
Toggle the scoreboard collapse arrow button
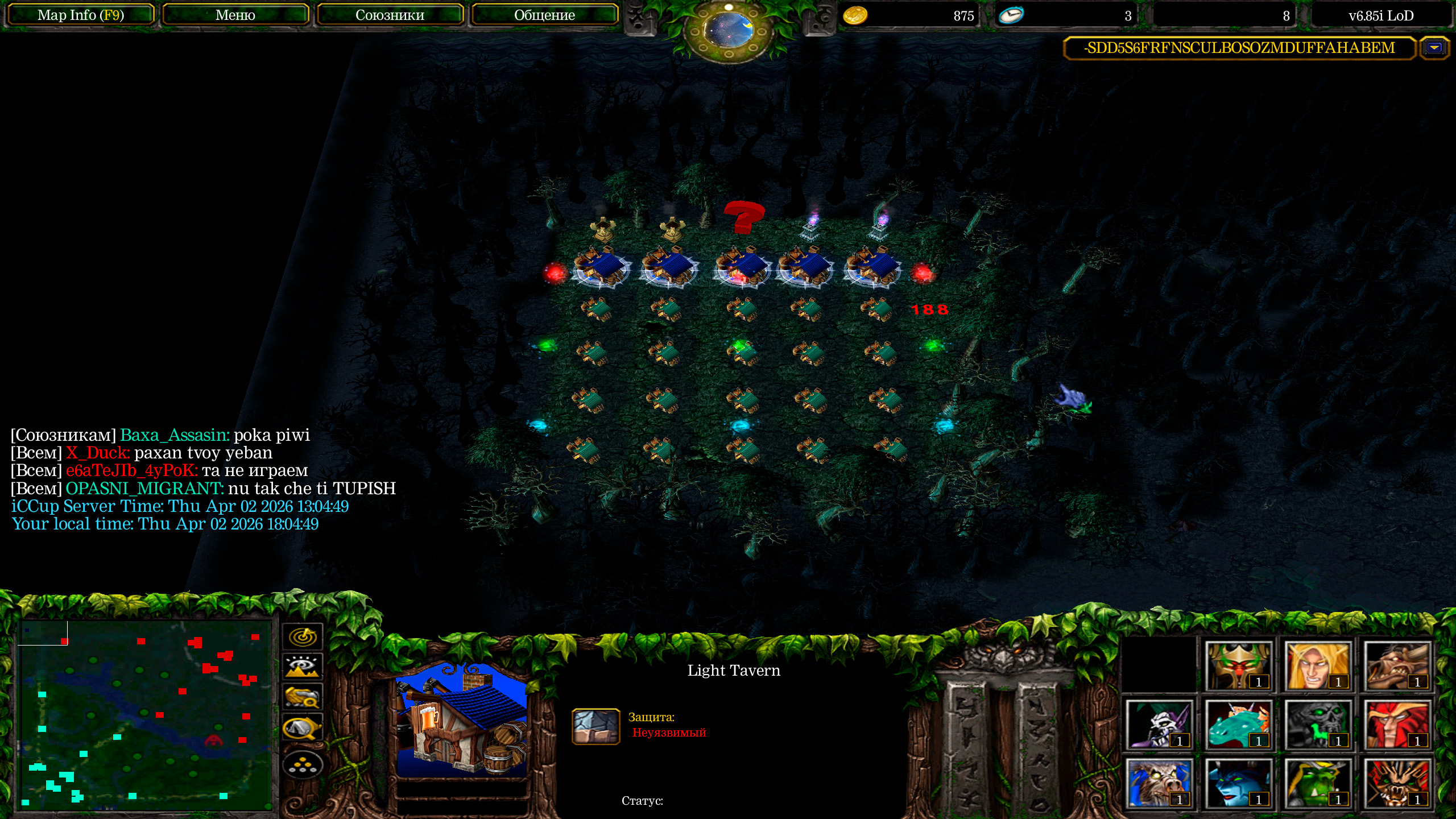click(x=1434, y=48)
